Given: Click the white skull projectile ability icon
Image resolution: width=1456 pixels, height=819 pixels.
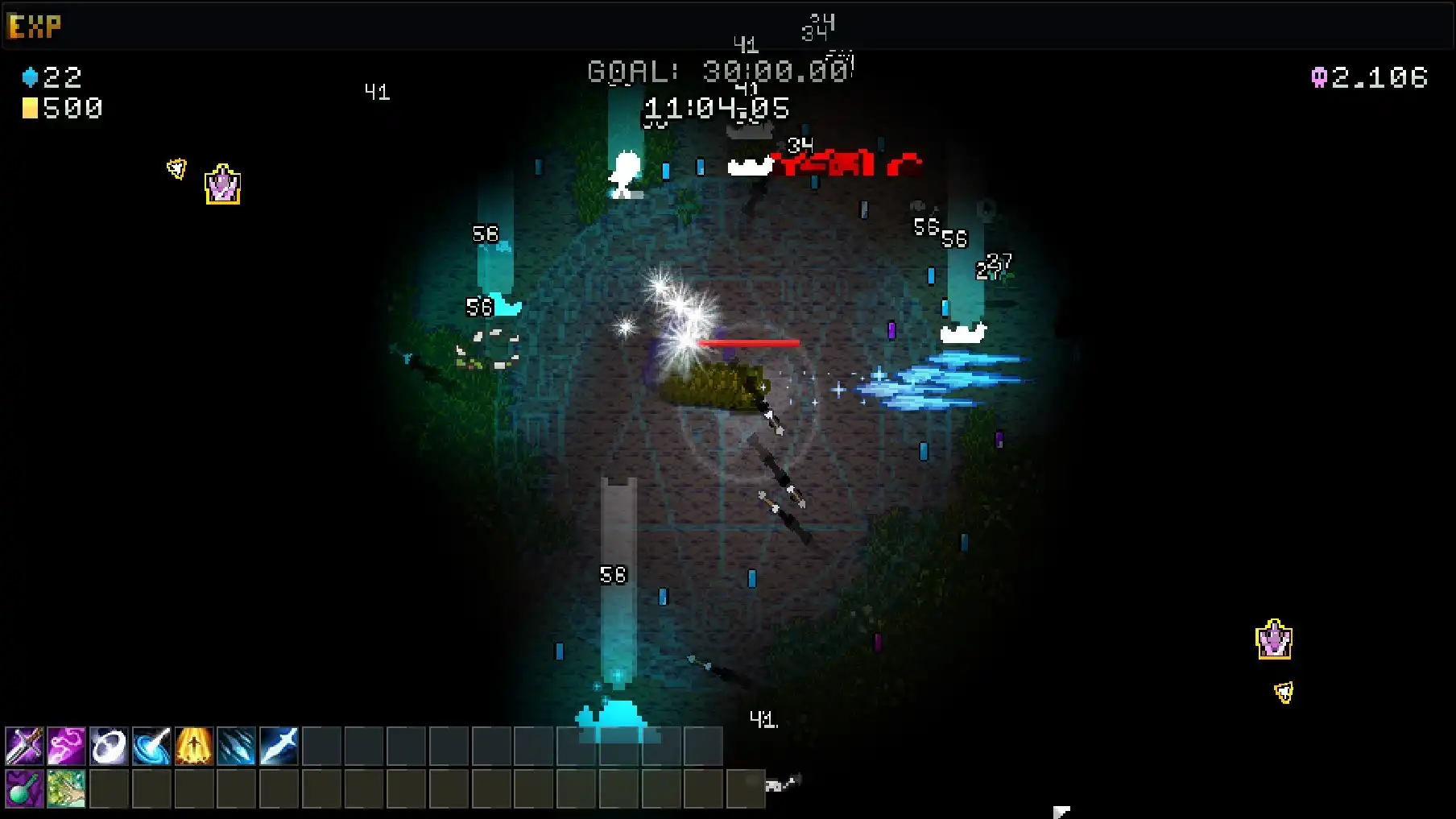Looking at the screenshot, I should [110, 747].
